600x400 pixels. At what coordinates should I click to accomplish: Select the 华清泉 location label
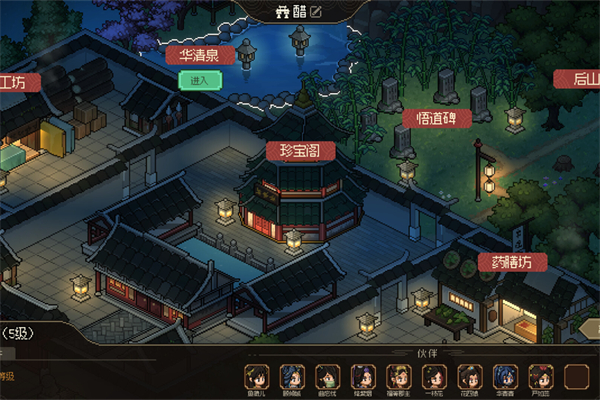point(200,55)
